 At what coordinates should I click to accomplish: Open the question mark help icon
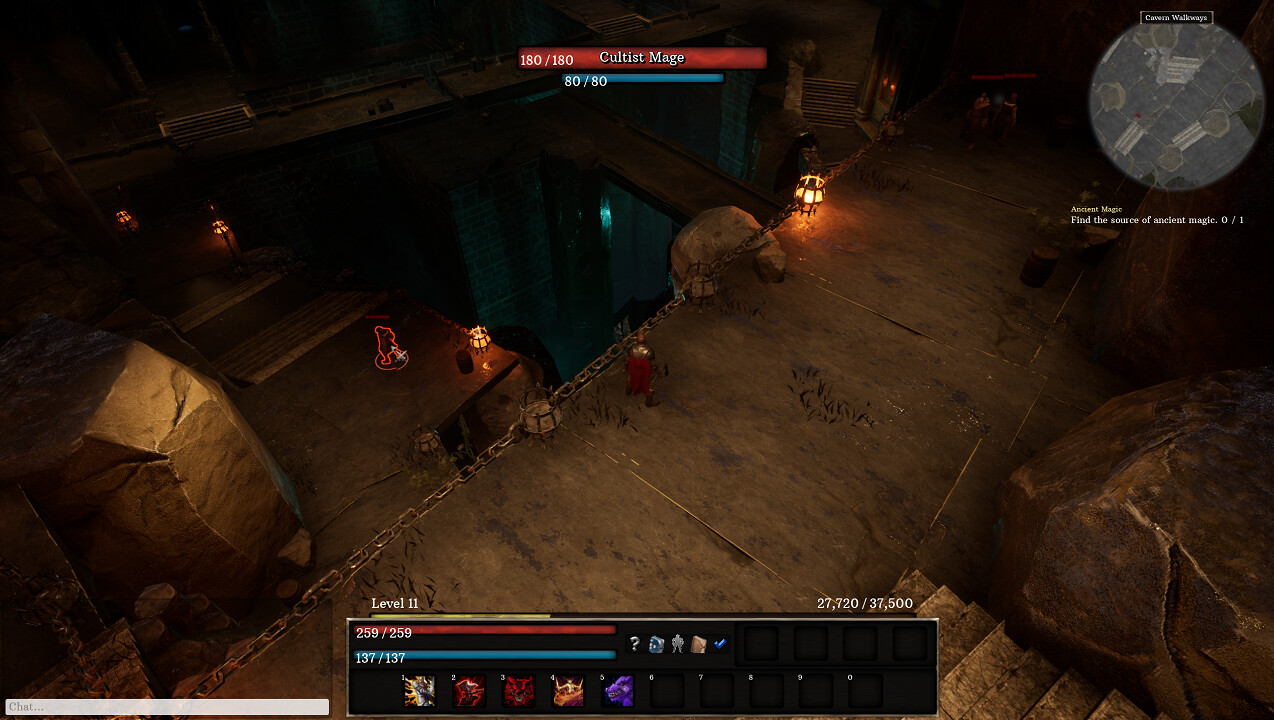point(634,644)
